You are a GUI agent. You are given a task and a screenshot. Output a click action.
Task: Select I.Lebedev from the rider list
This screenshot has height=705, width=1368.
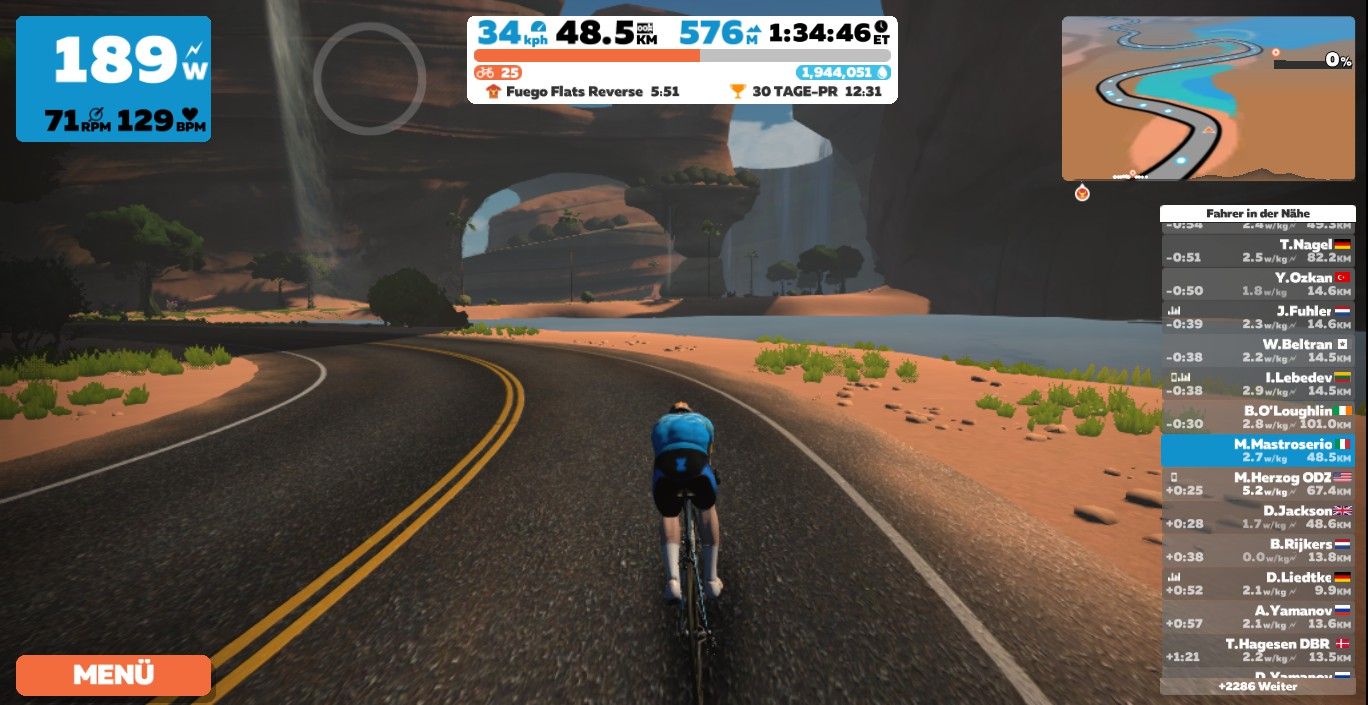[x=1257, y=383]
